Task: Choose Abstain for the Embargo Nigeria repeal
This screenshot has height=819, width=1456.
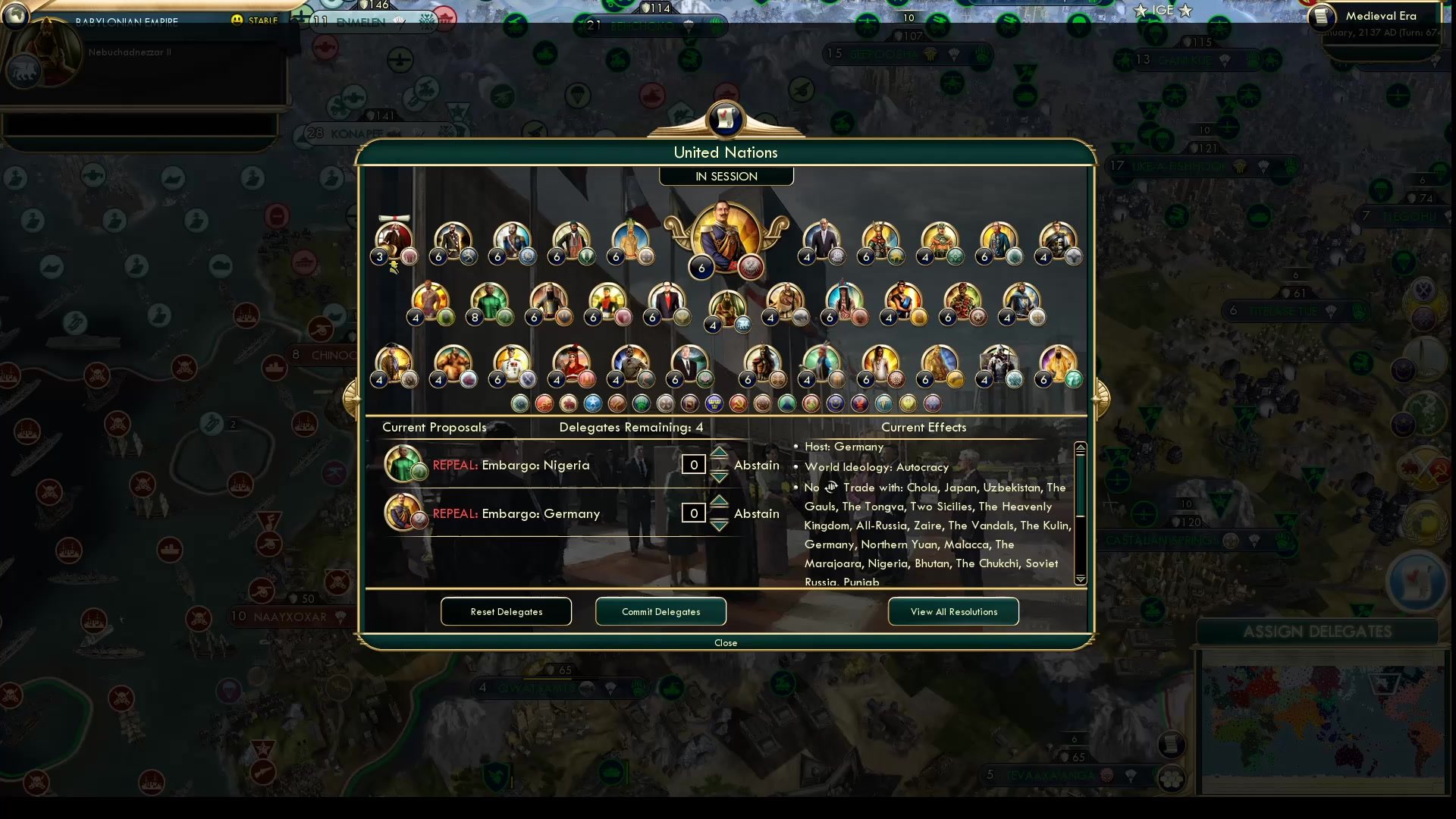Action: [x=756, y=465]
